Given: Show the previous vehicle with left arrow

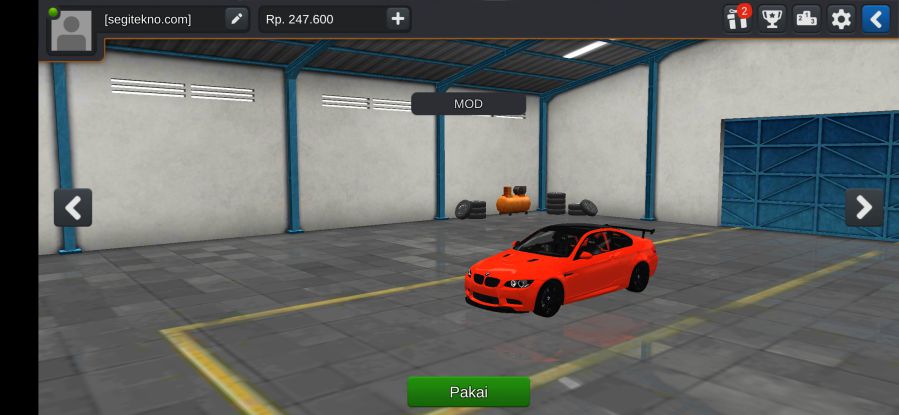Looking at the screenshot, I should coord(73,208).
